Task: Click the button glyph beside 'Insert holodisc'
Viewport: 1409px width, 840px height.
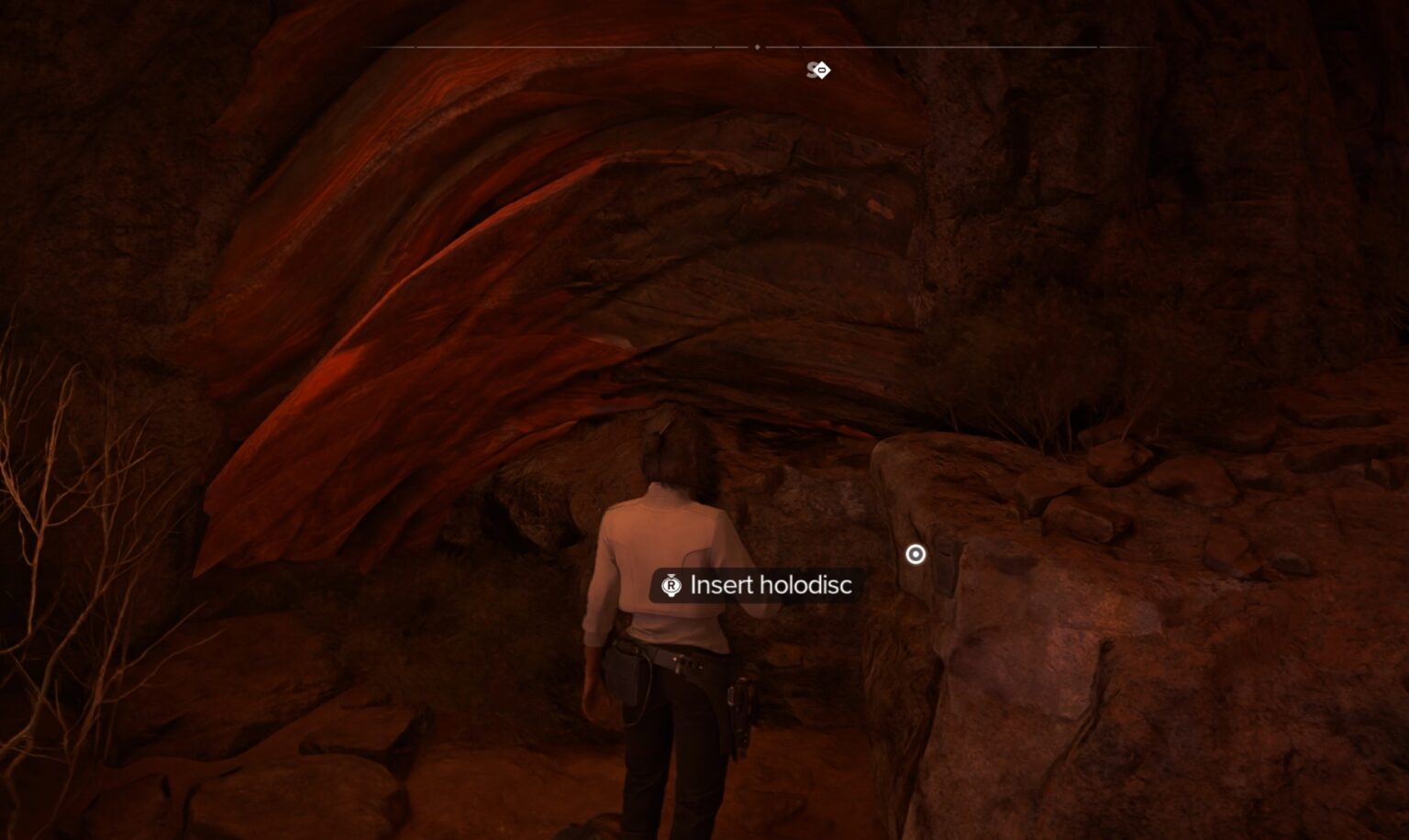Action: [x=671, y=585]
